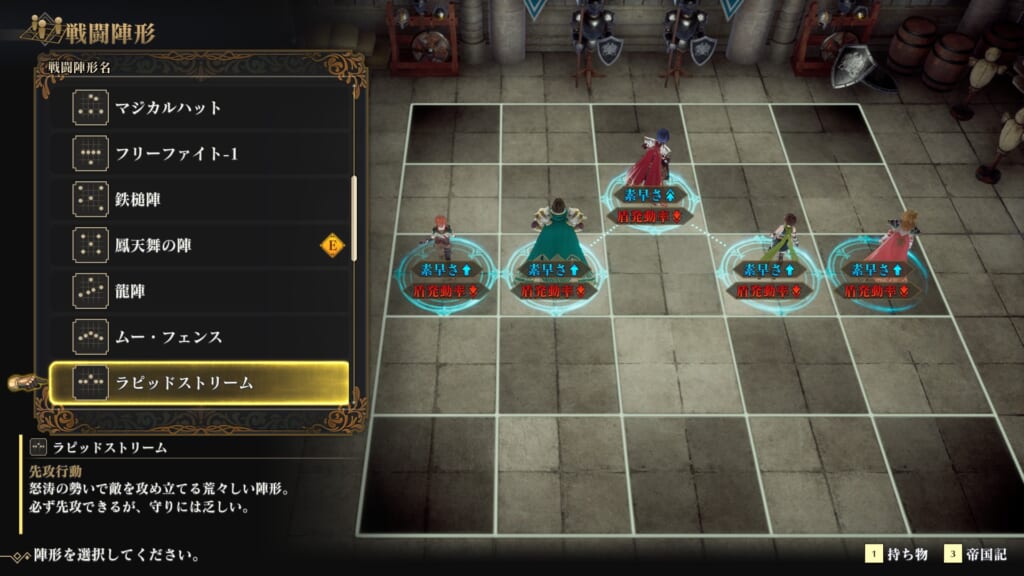This screenshot has height=576, width=1024.
Task: Select the マジカルハット formation
Action: [x=200, y=107]
